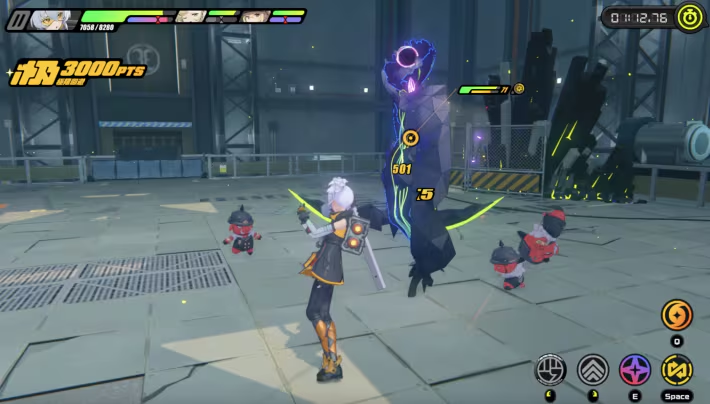
Task: Select the white-haired active character portrait
Action: (52, 18)
